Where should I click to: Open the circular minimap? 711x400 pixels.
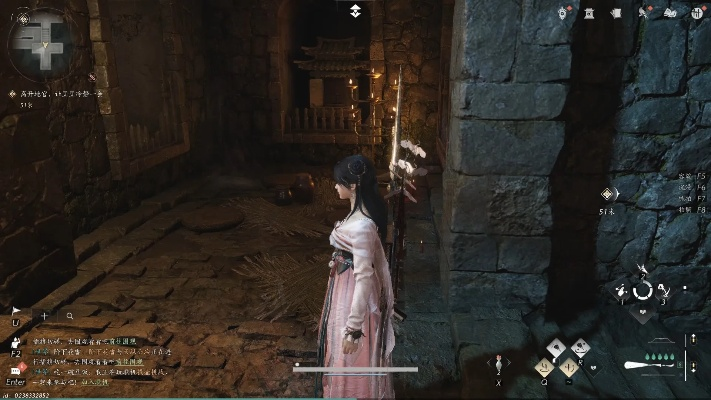[x=40, y=40]
